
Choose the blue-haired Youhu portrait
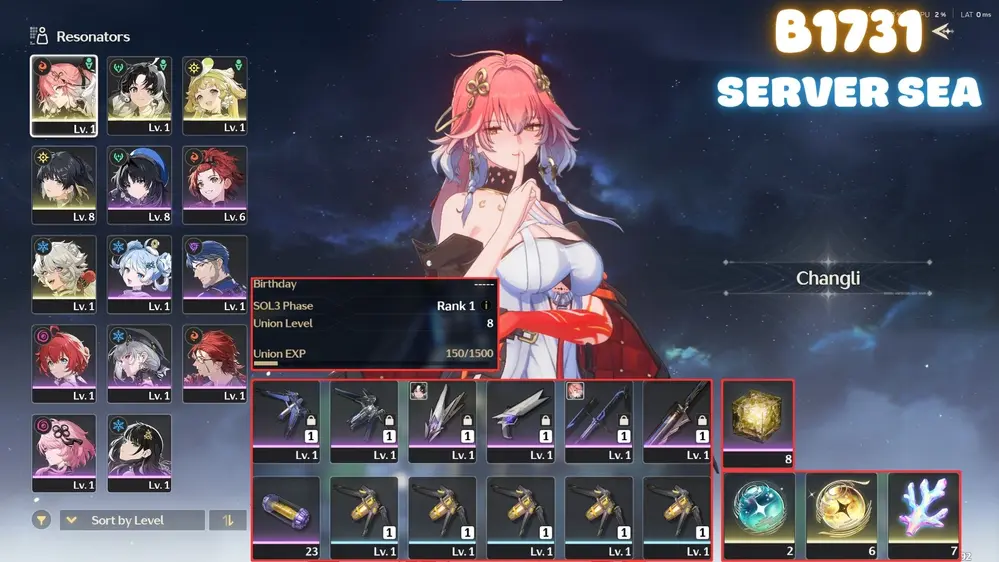pyautogui.click(x=139, y=274)
